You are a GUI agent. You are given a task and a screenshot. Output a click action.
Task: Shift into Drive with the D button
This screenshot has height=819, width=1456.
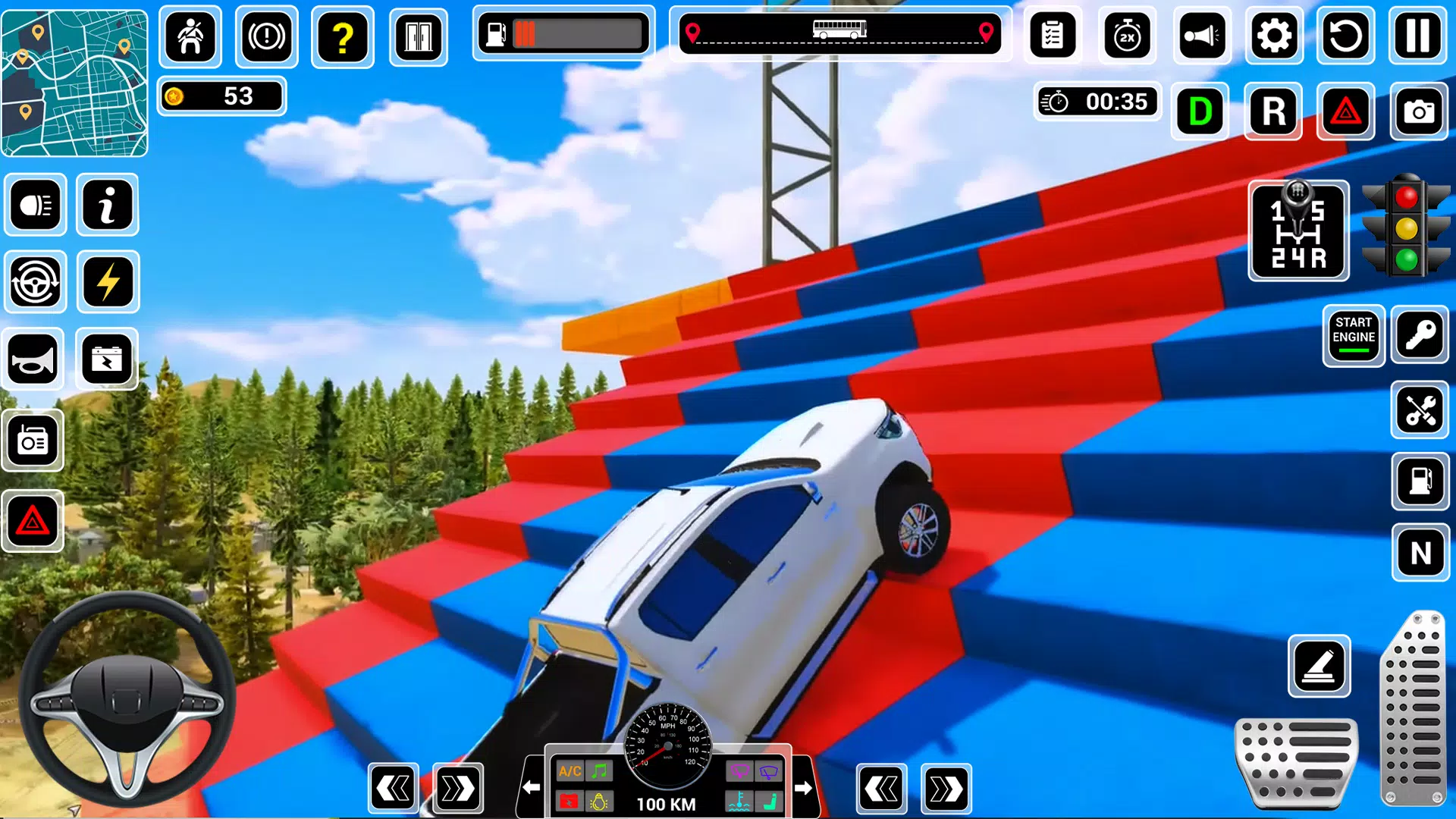click(1200, 111)
